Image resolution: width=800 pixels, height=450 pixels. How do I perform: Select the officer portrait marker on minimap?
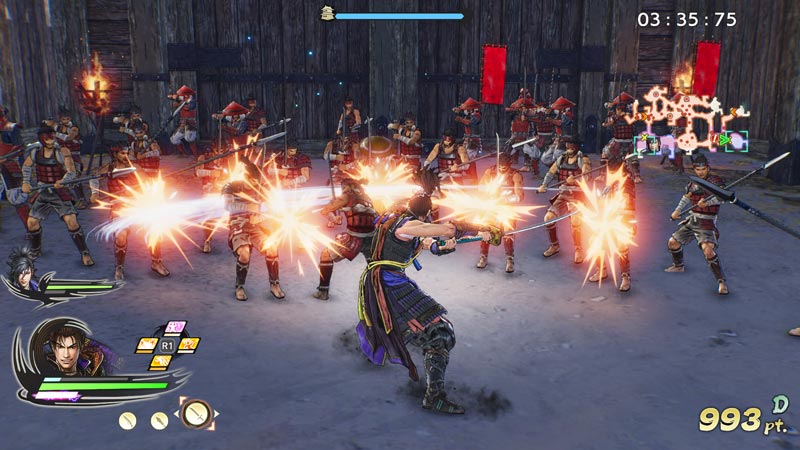click(653, 144)
